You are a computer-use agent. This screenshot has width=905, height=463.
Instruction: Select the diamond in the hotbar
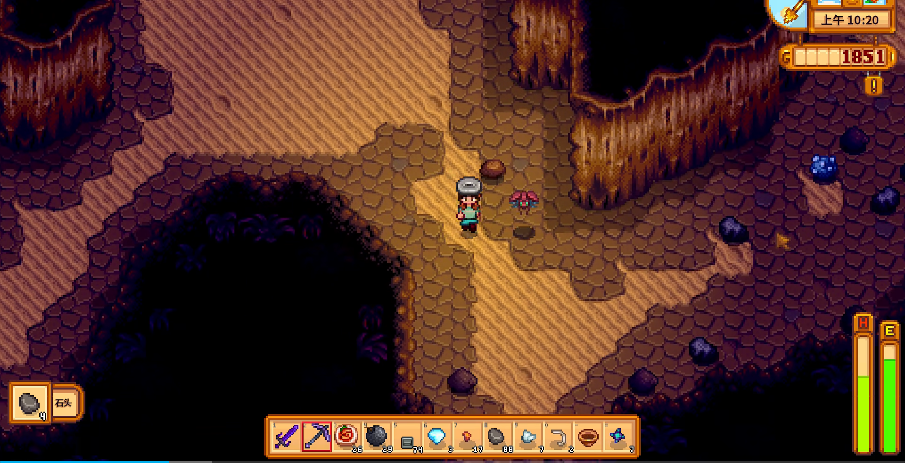click(435, 436)
